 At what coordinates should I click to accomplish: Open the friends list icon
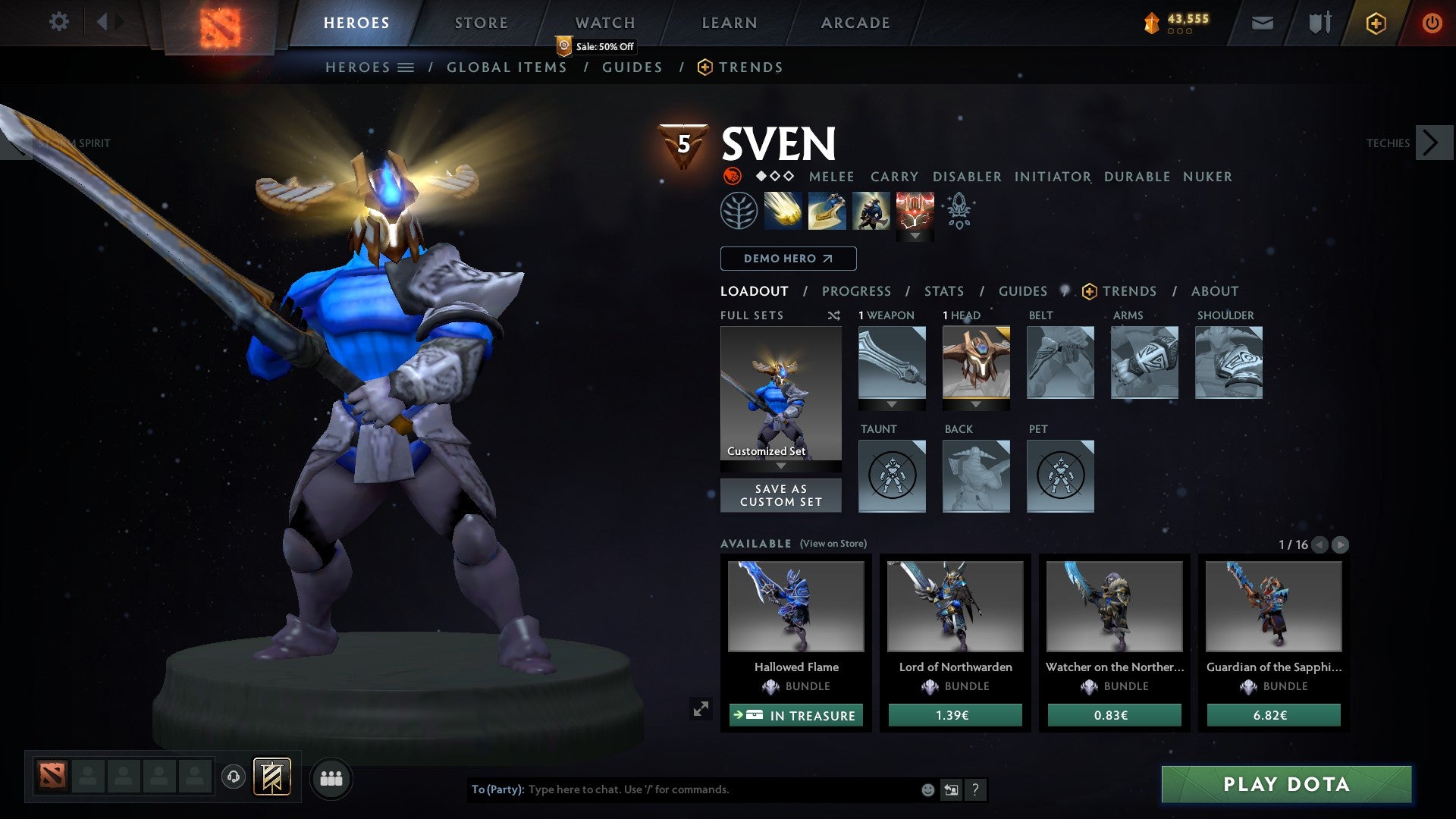[x=331, y=778]
